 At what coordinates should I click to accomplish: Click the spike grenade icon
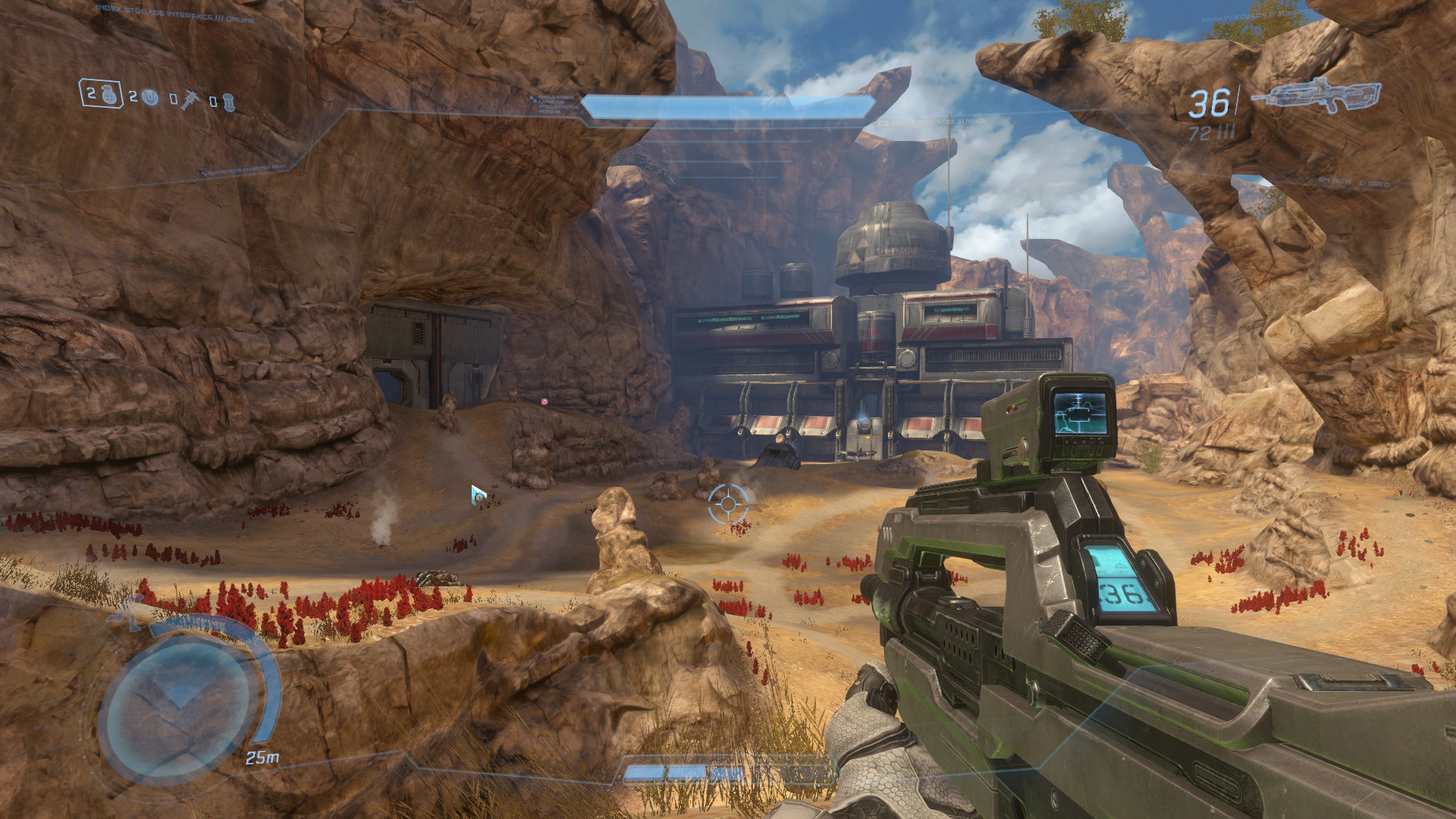pos(190,99)
